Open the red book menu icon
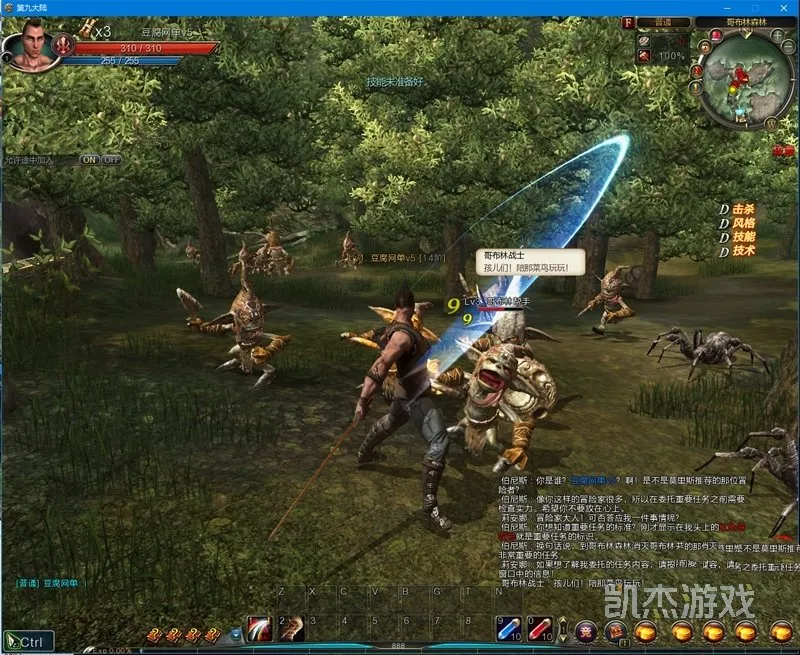This screenshot has width=800, height=655. [617, 631]
